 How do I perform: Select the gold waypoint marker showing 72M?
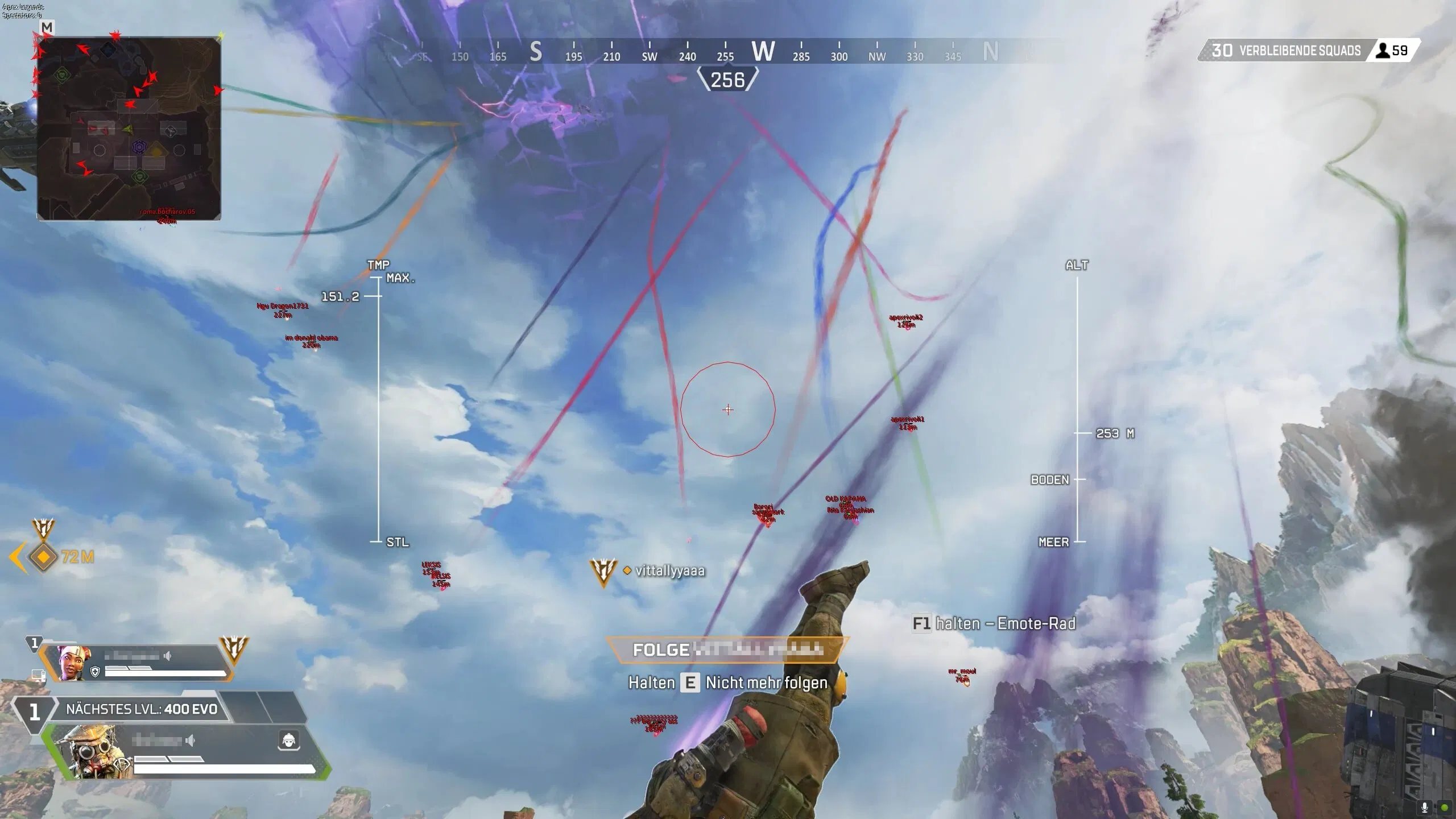43,558
